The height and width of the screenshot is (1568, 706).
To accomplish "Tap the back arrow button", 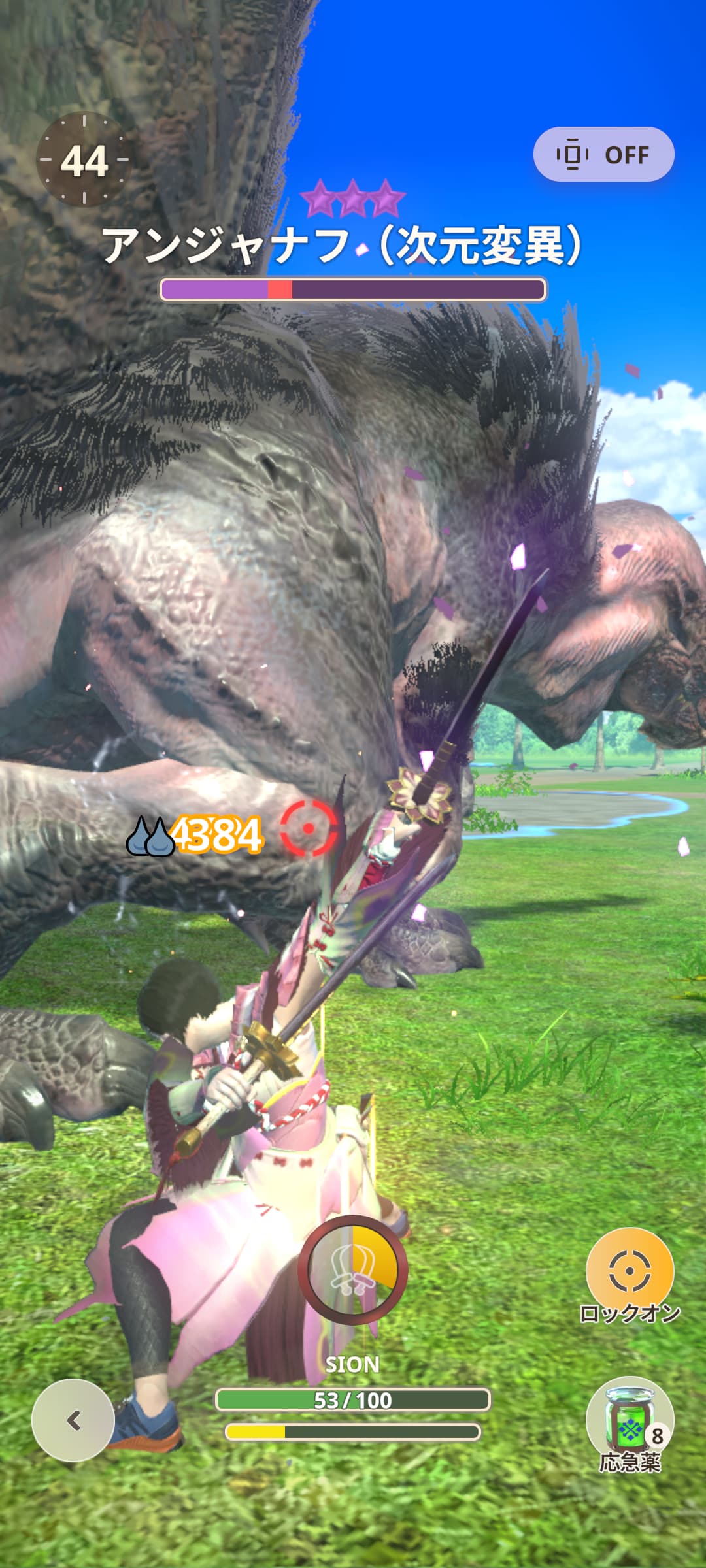I will (x=73, y=1420).
